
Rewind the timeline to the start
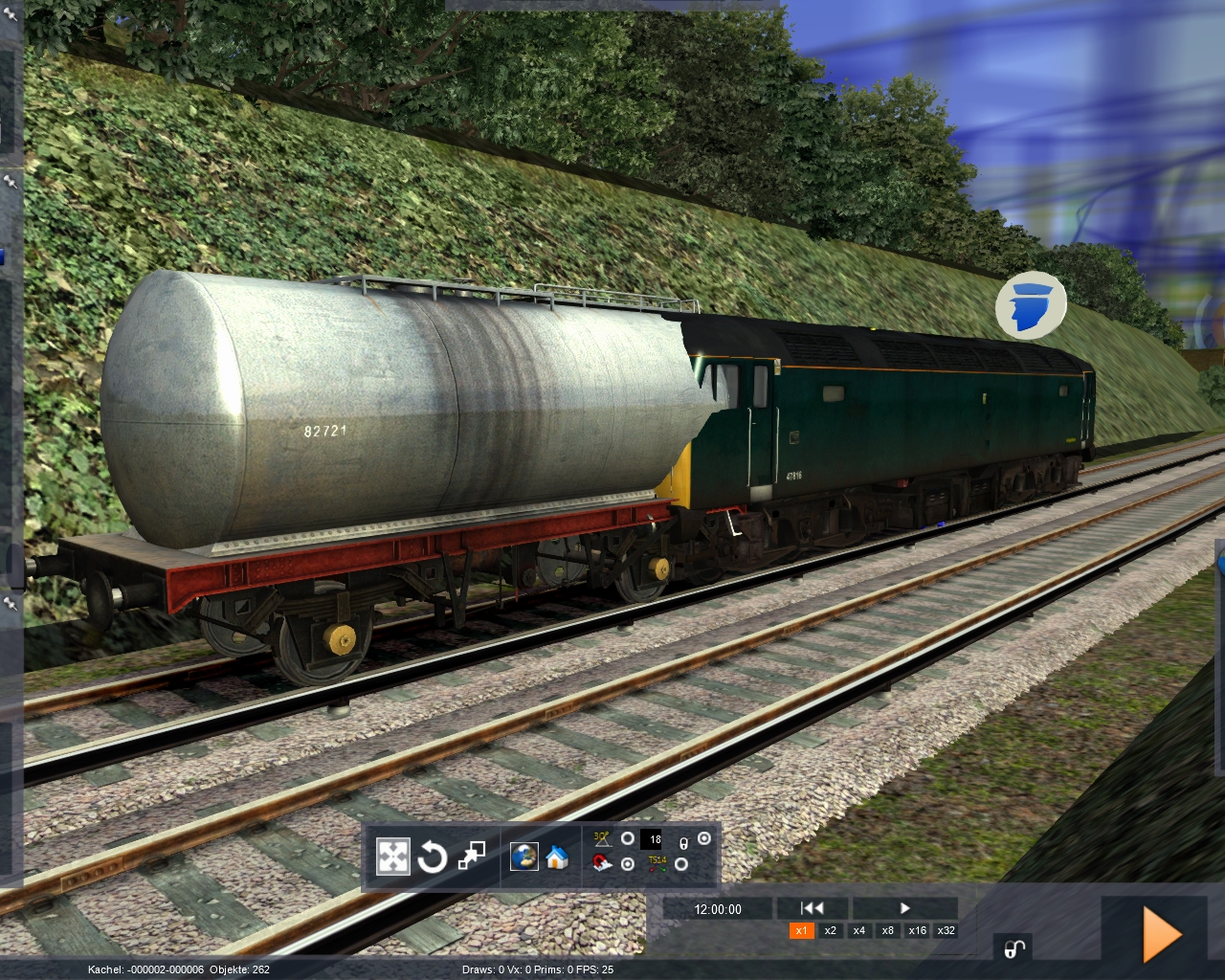(x=812, y=908)
